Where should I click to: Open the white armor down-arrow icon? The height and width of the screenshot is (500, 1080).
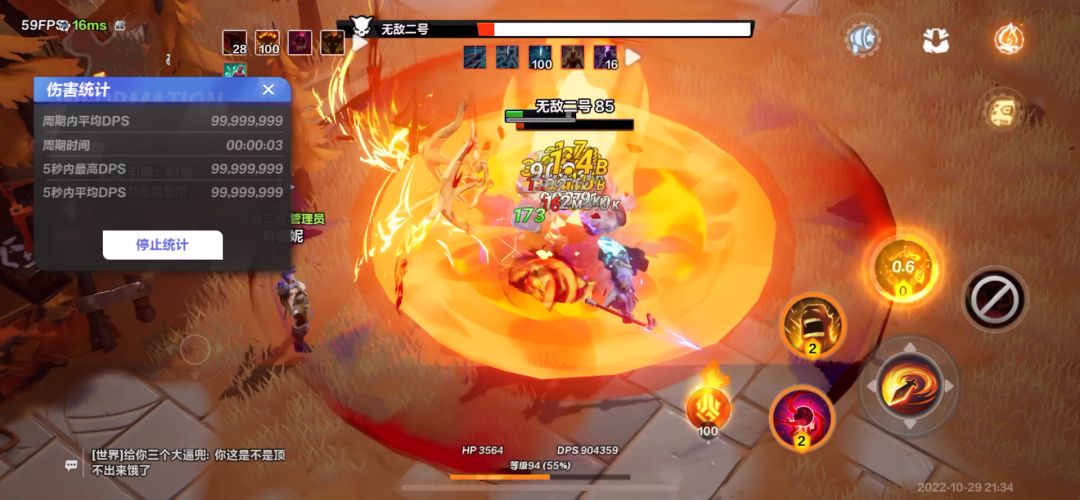point(936,40)
